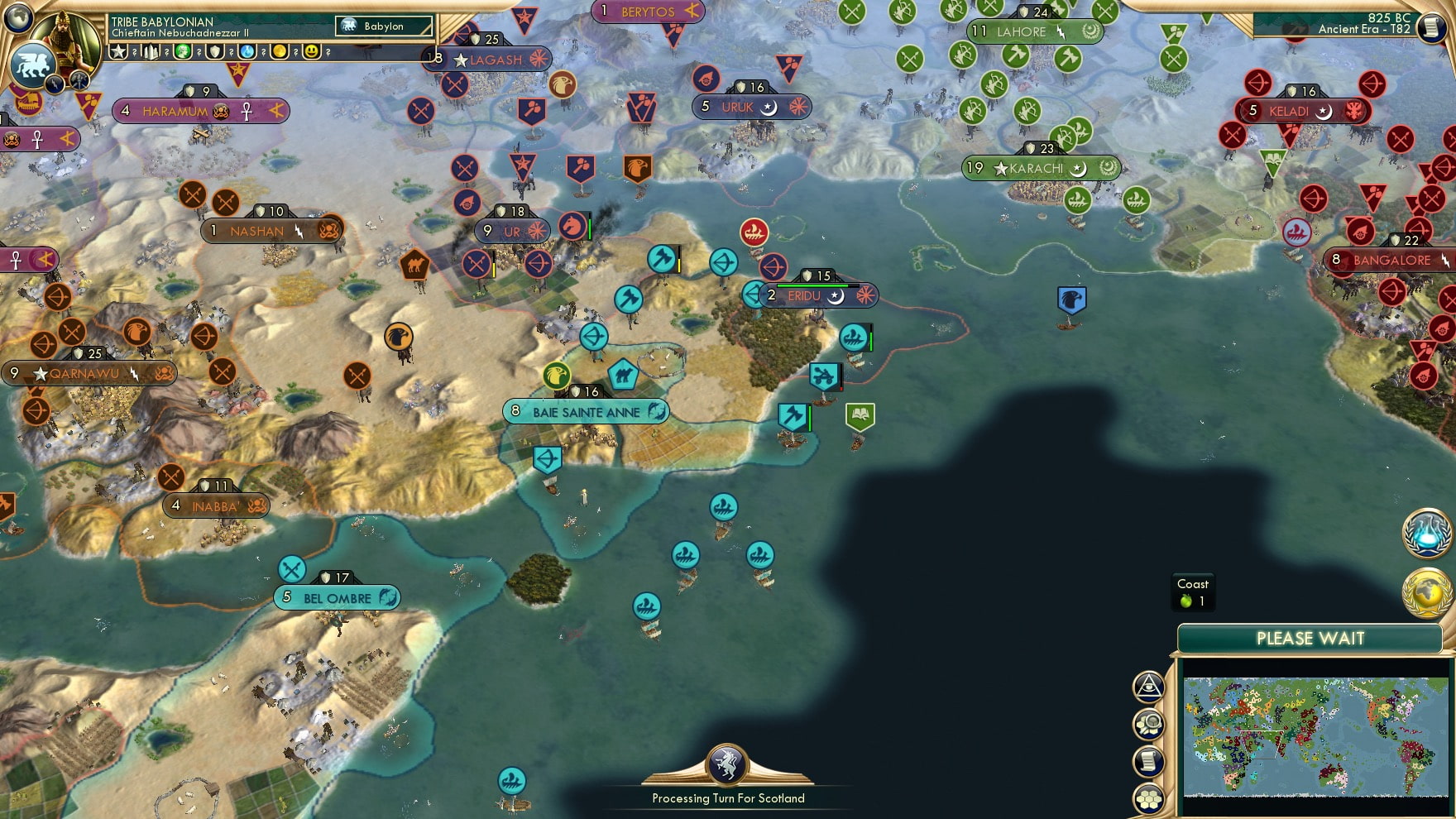1456x819 pixels.
Task: Click the 825 BC Ancient Era turn counter
Action: pyautogui.click(x=1365, y=22)
